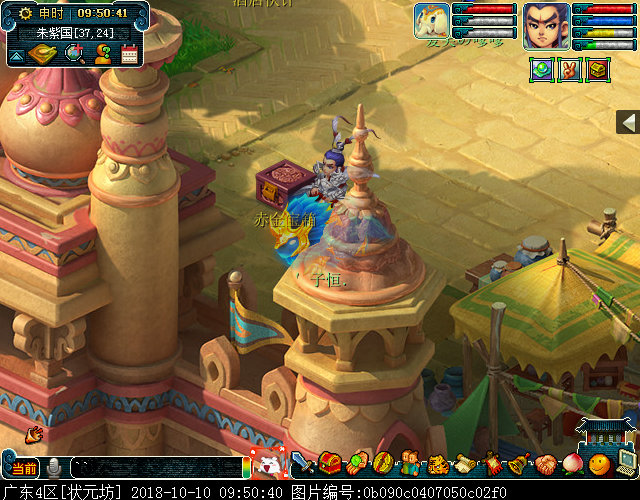This screenshot has height=500, width=640.
Task: Open the world map magnifier icon
Action: tap(74, 54)
